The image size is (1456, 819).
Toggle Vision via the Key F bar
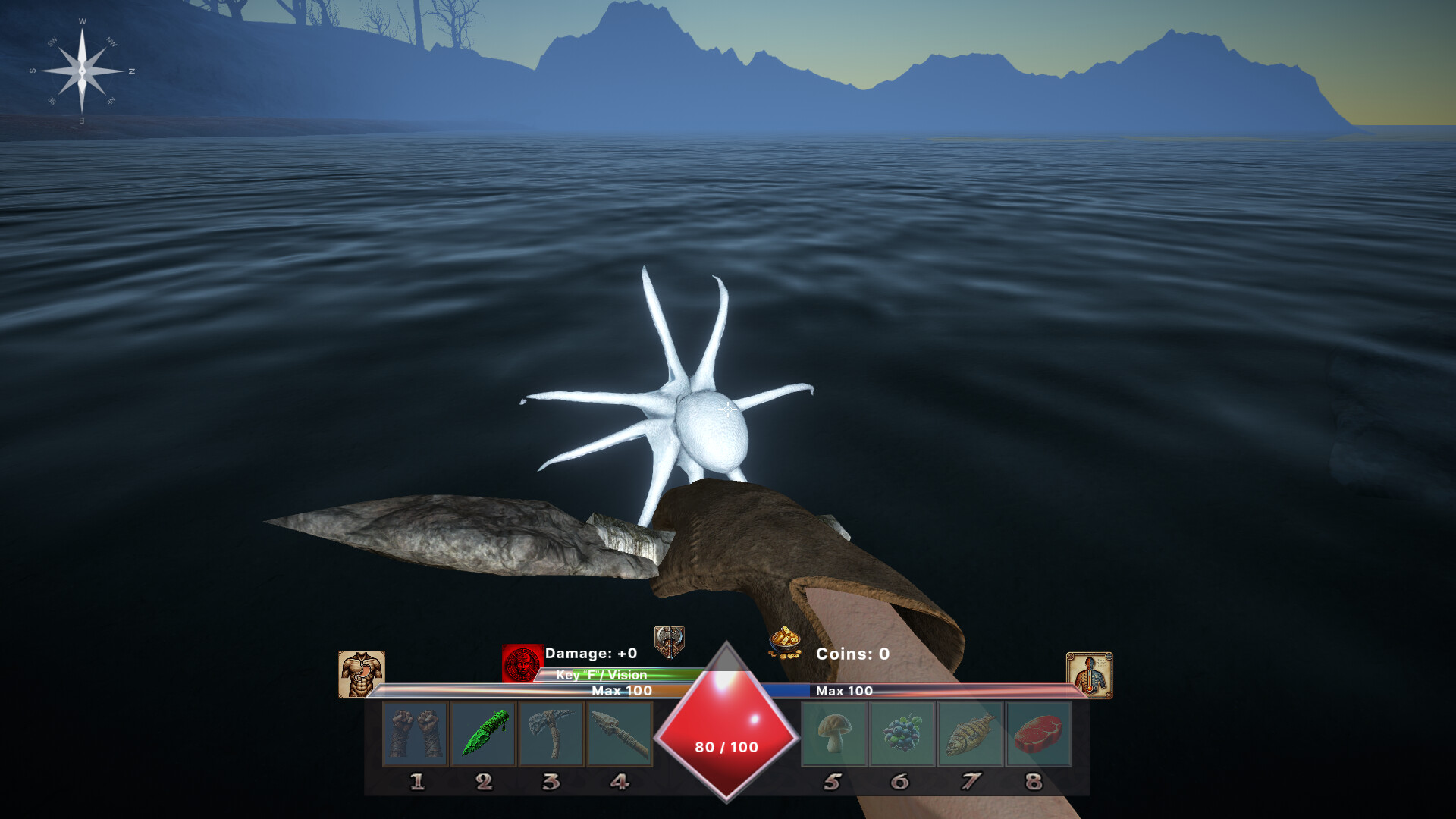(601, 675)
